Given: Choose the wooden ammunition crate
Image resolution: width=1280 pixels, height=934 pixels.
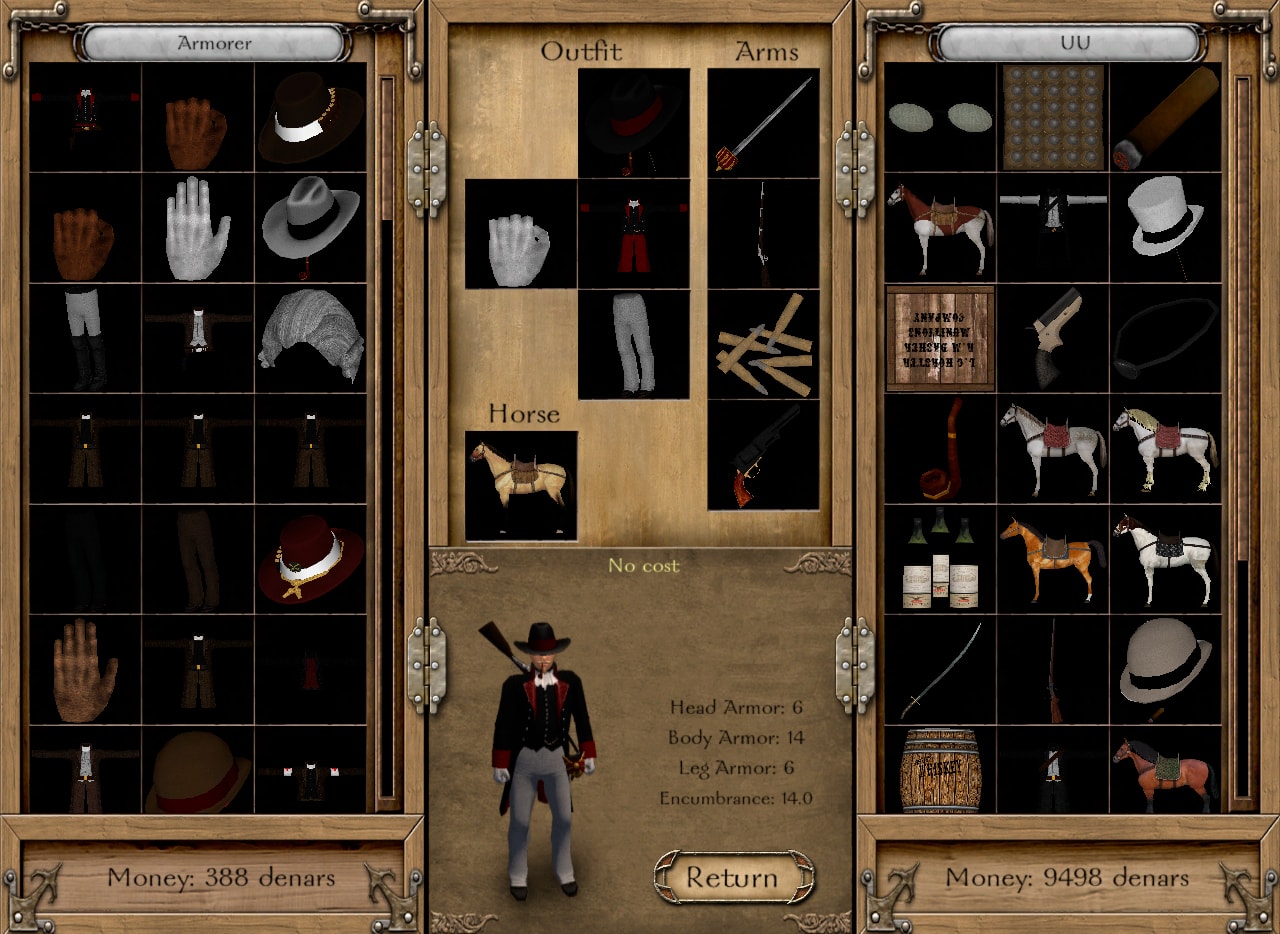Looking at the screenshot, I should pyautogui.click(x=940, y=338).
